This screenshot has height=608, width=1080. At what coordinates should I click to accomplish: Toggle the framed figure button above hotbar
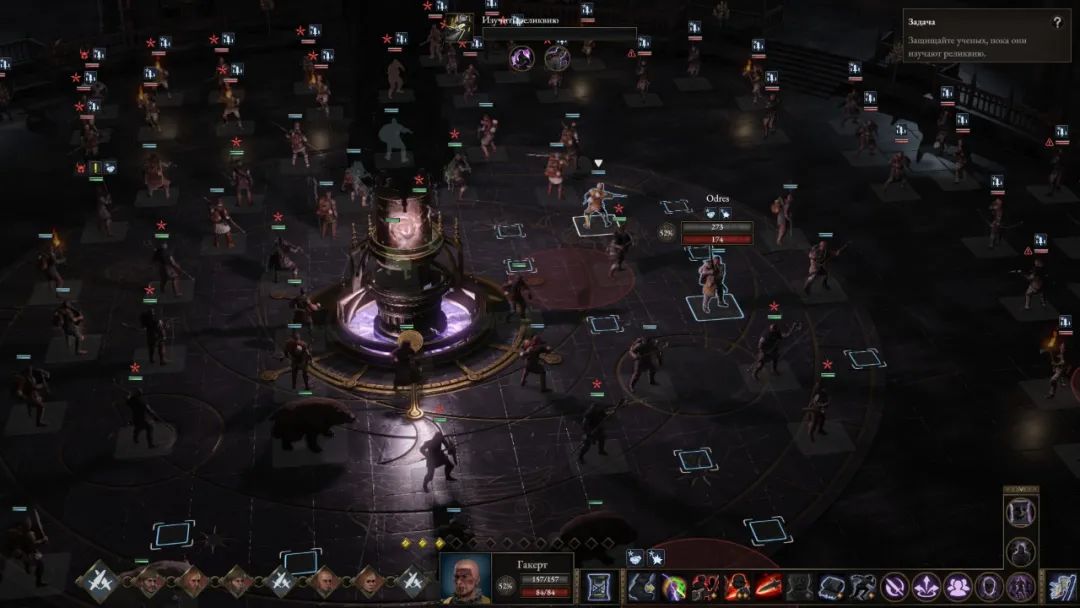tap(1020, 512)
